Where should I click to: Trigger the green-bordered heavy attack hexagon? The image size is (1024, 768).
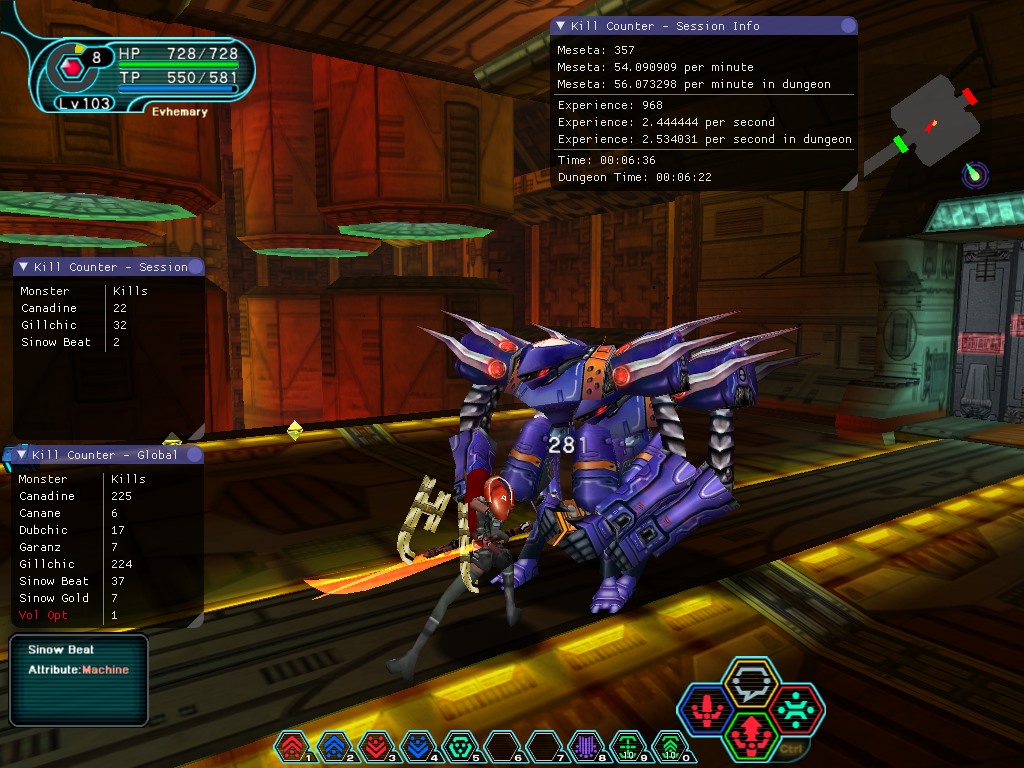click(750, 736)
